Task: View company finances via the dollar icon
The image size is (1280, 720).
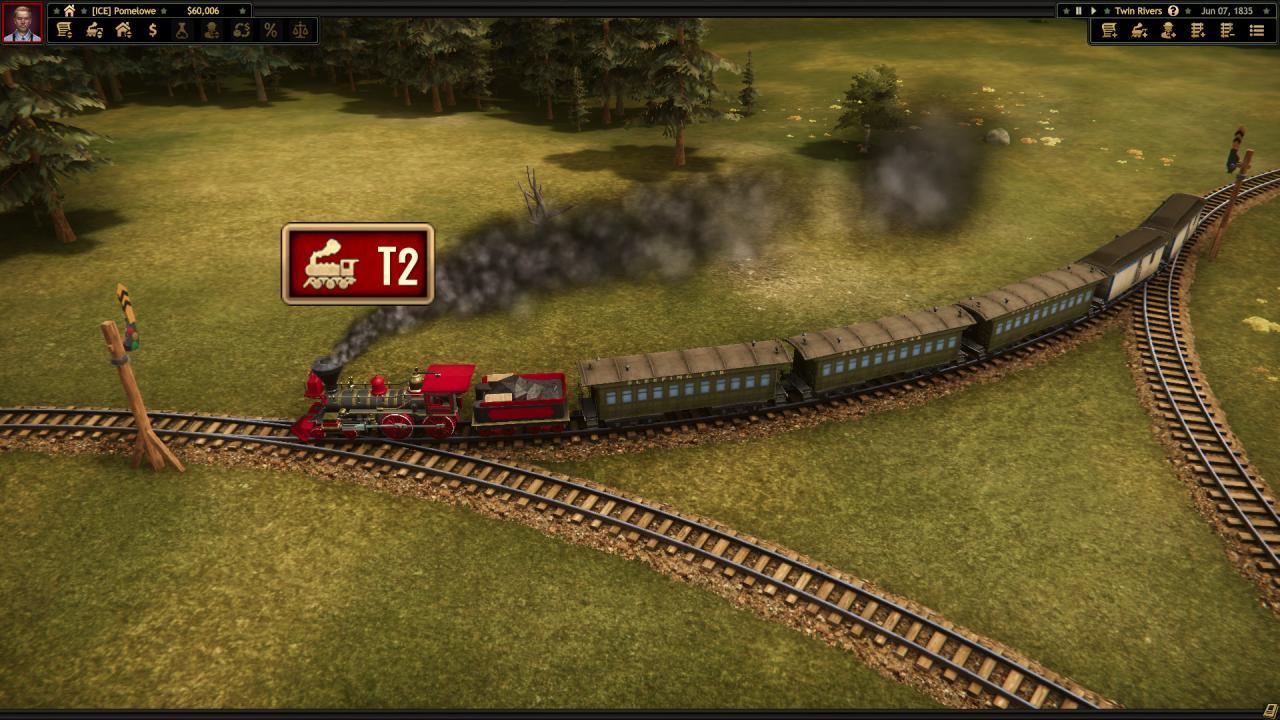Action: click(152, 30)
